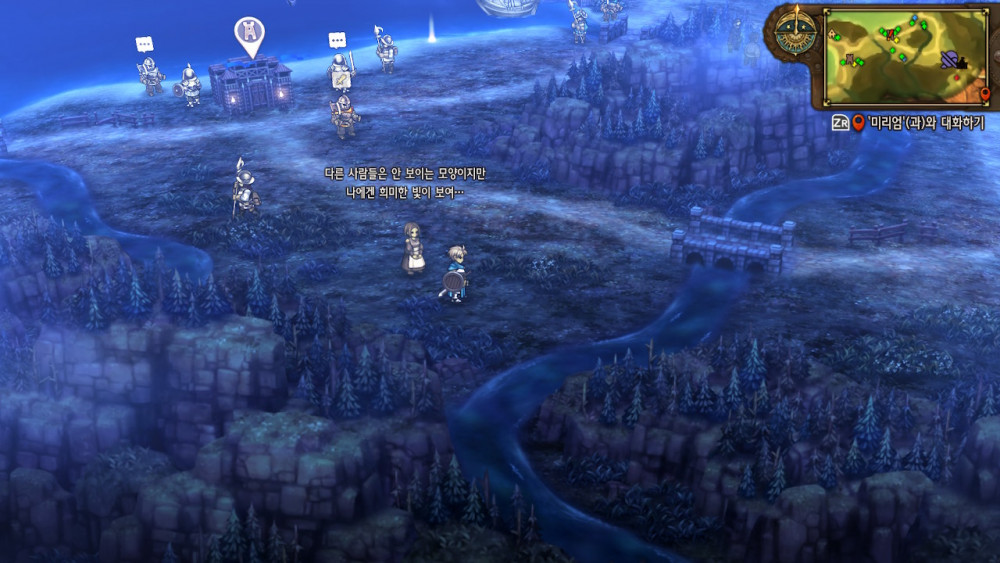Select the purple striped planet minimap icon

coord(950,59)
